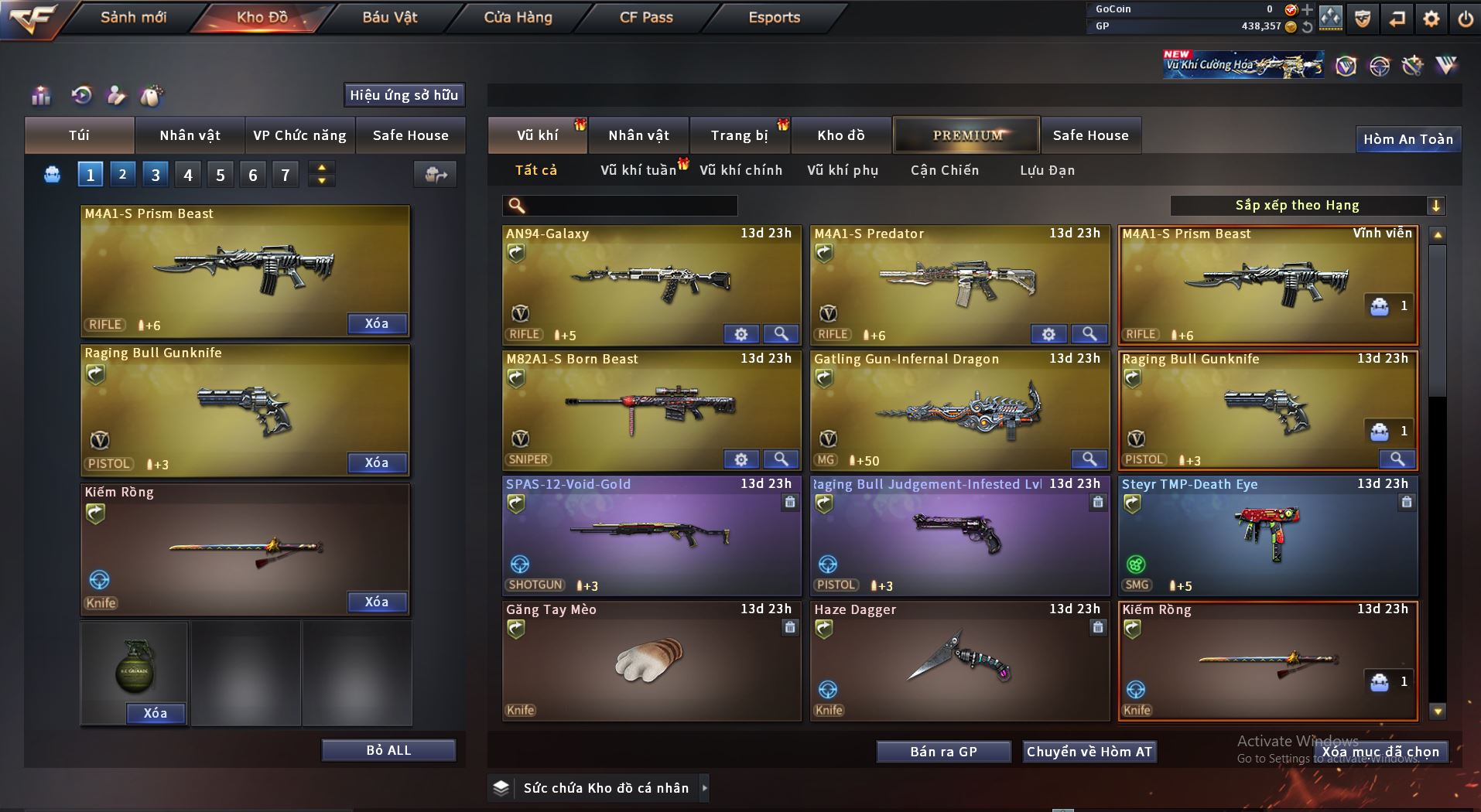Choose the Gatling Gun-Infernal Dragon card
The height and width of the screenshot is (812, 1481).
(959, 410)
